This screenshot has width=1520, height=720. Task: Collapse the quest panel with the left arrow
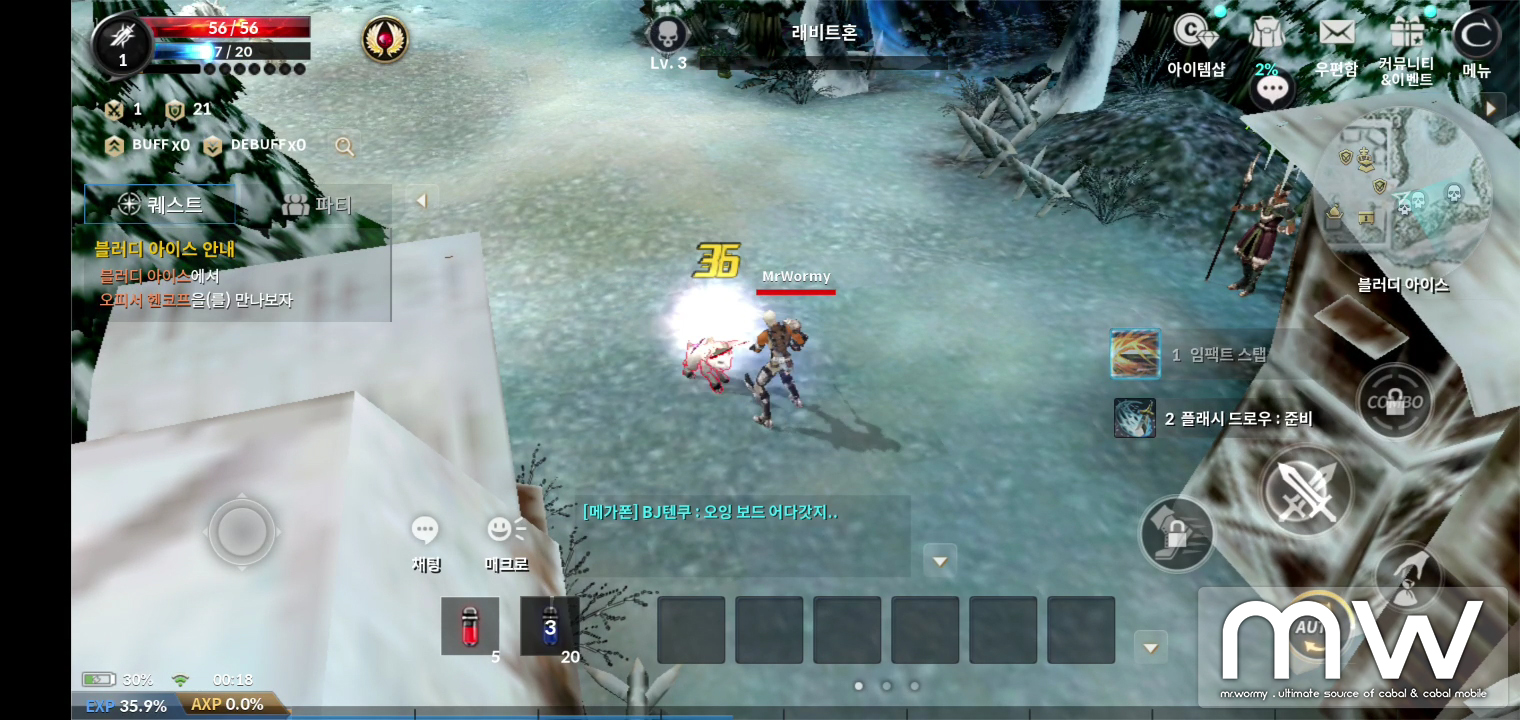(x=421, y=201)
